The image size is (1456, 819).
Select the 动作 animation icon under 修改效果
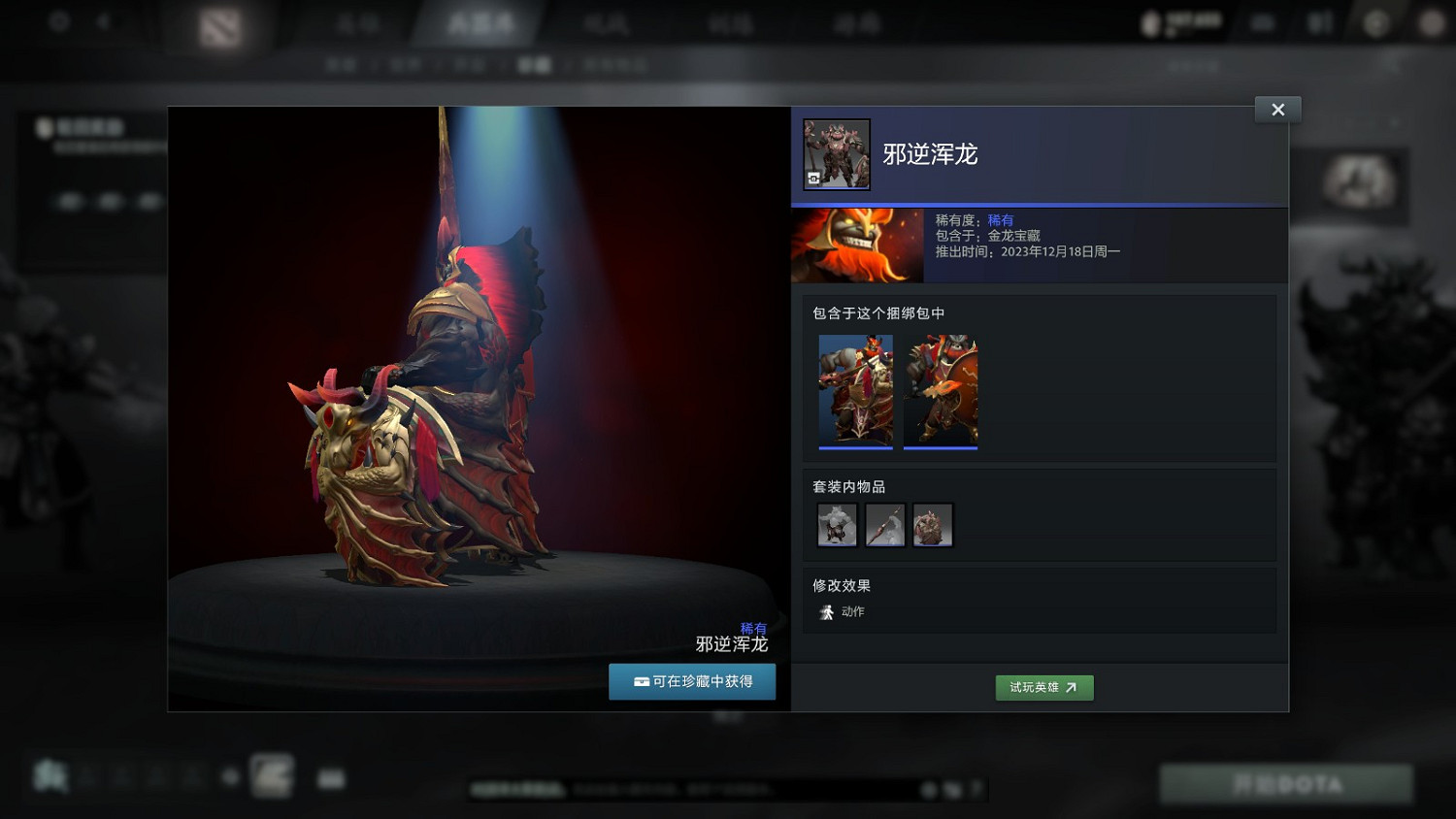(x=826, y=611)
